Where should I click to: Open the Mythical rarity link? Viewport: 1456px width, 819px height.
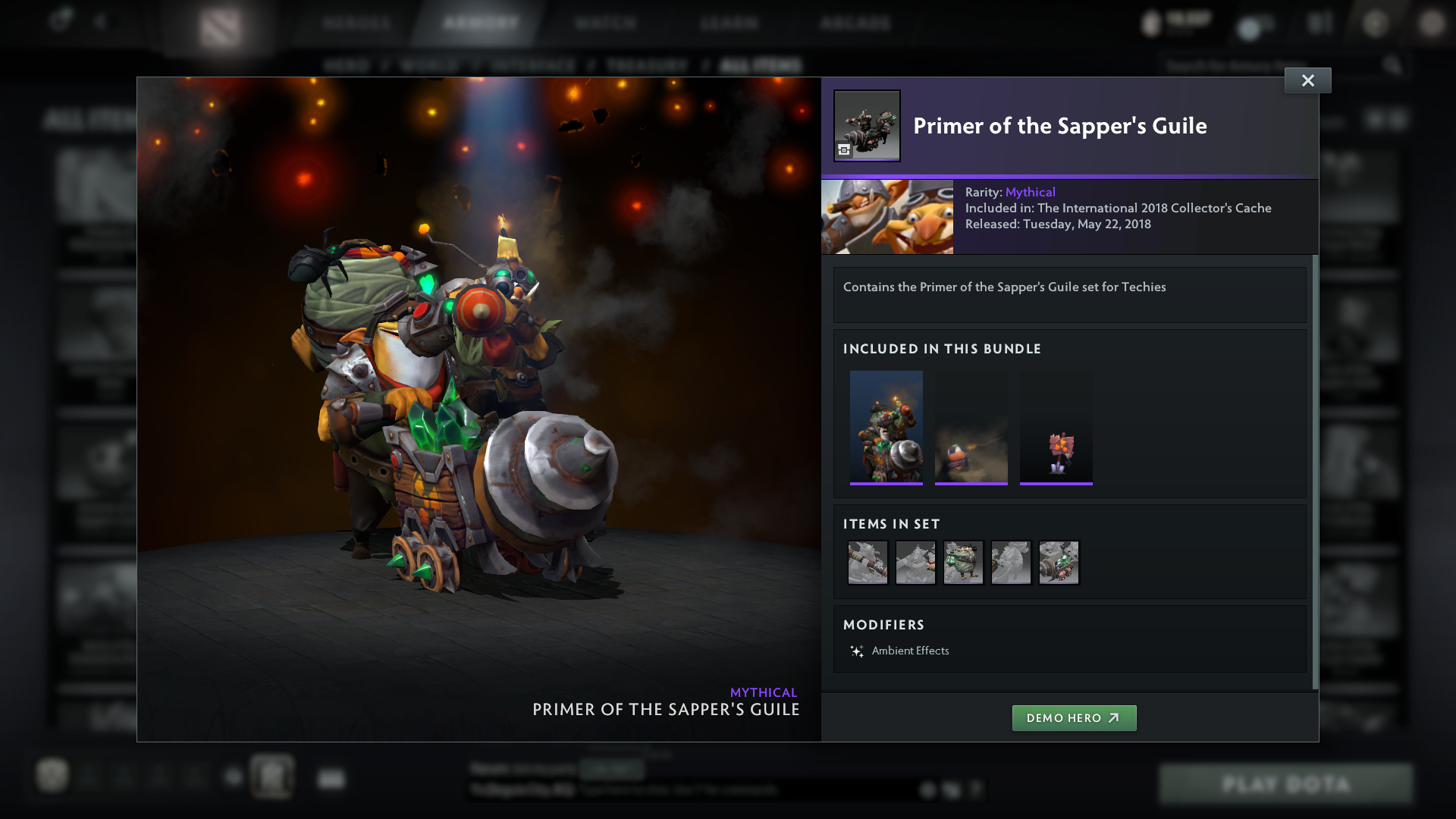(1030, 192)
